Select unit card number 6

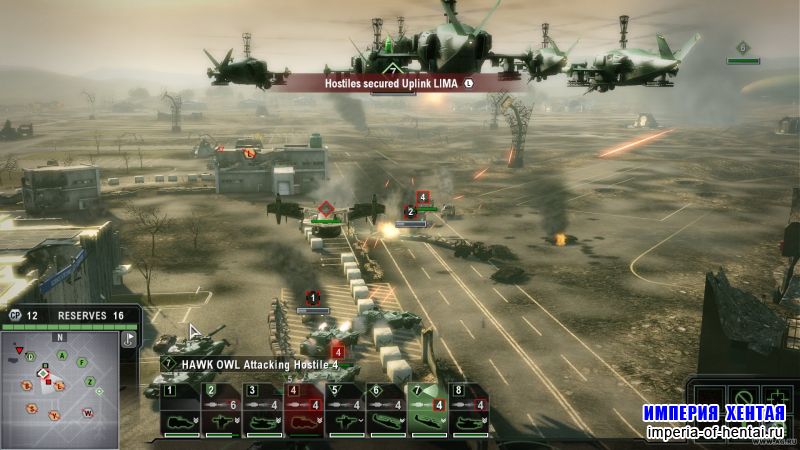pyautogui.click(x=387, y=410)
